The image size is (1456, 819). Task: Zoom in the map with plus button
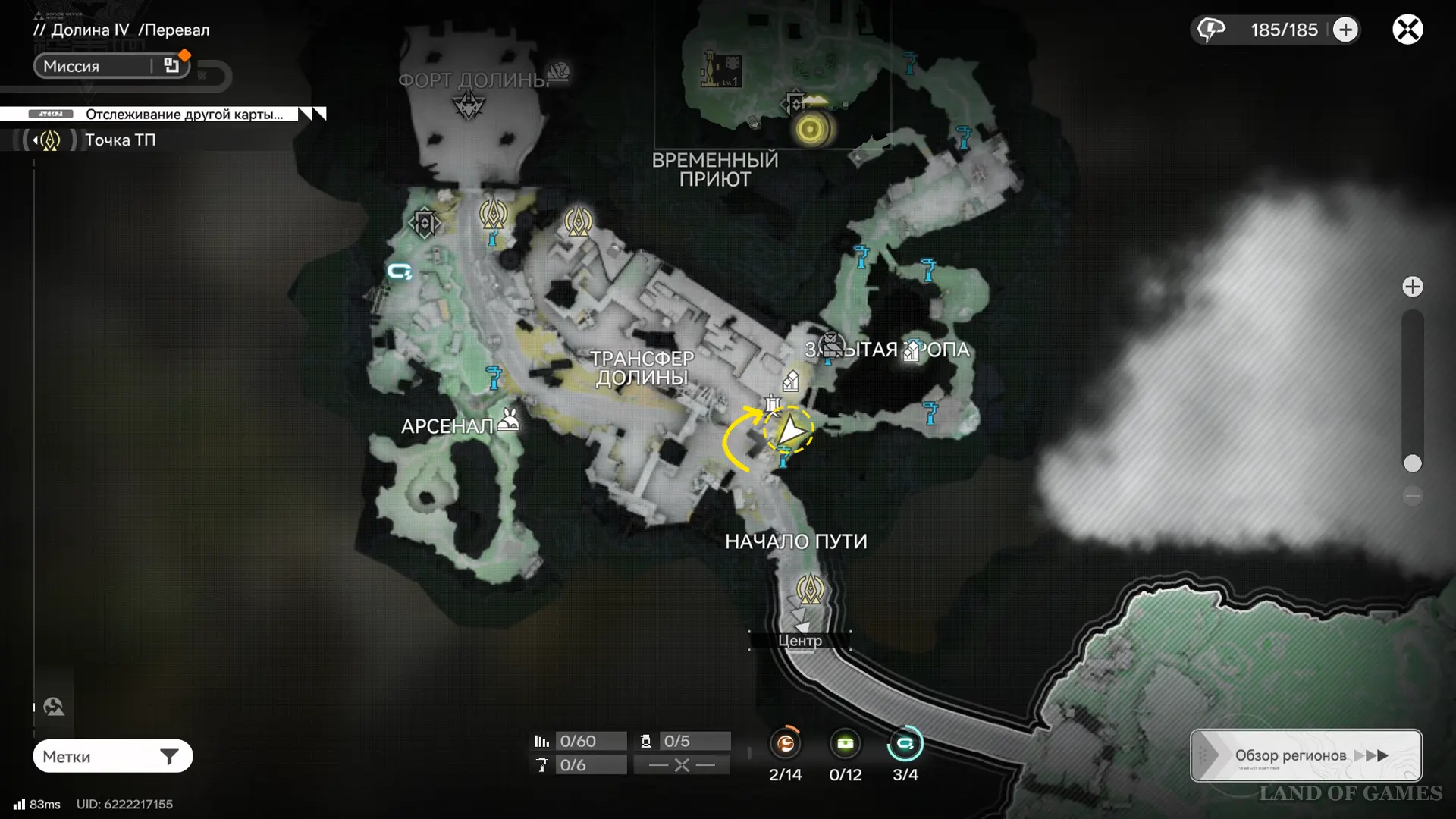pyautogui.click(x=1412, y=287)
